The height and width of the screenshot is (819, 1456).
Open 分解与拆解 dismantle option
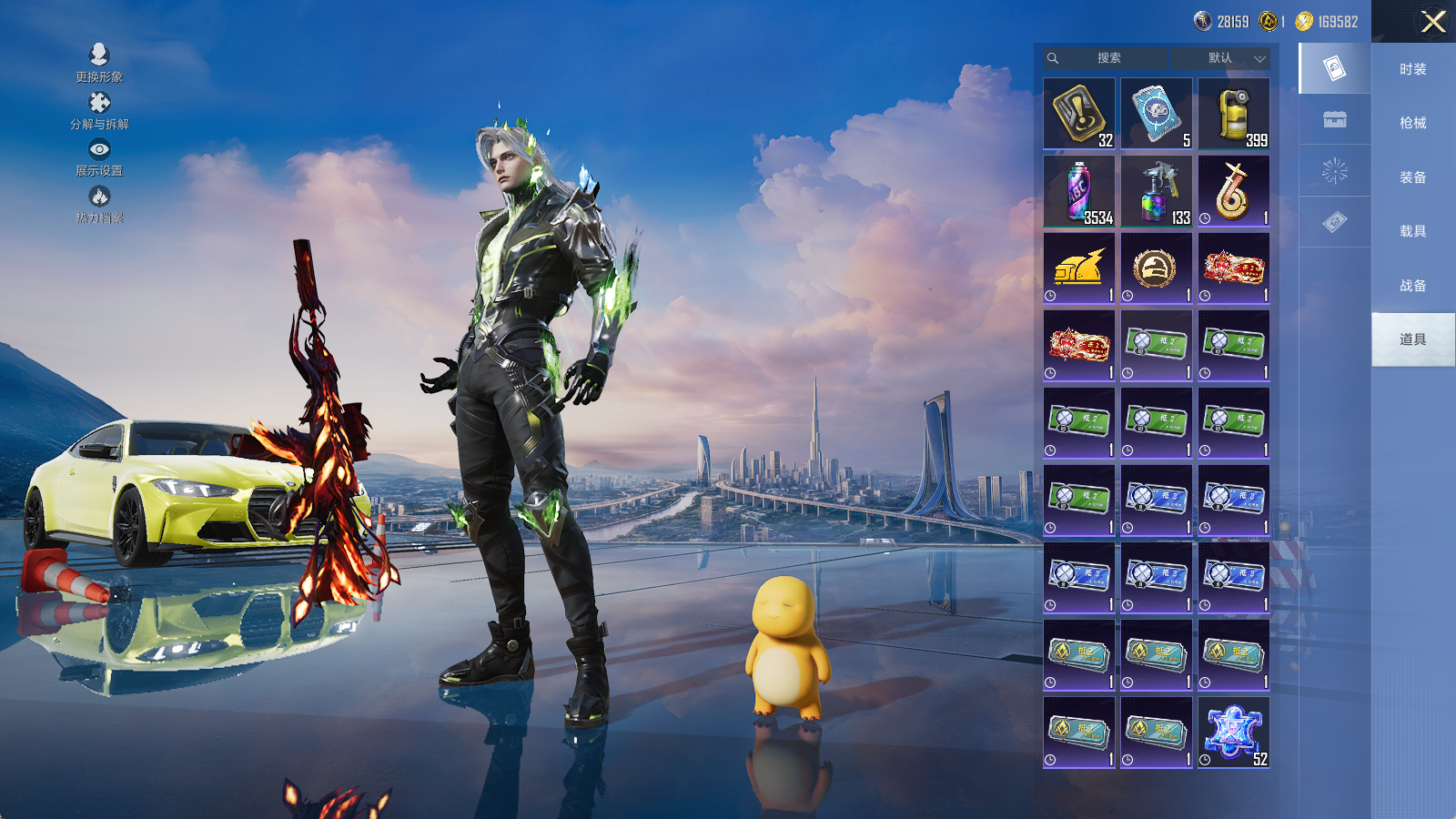(x=99, y=110)
